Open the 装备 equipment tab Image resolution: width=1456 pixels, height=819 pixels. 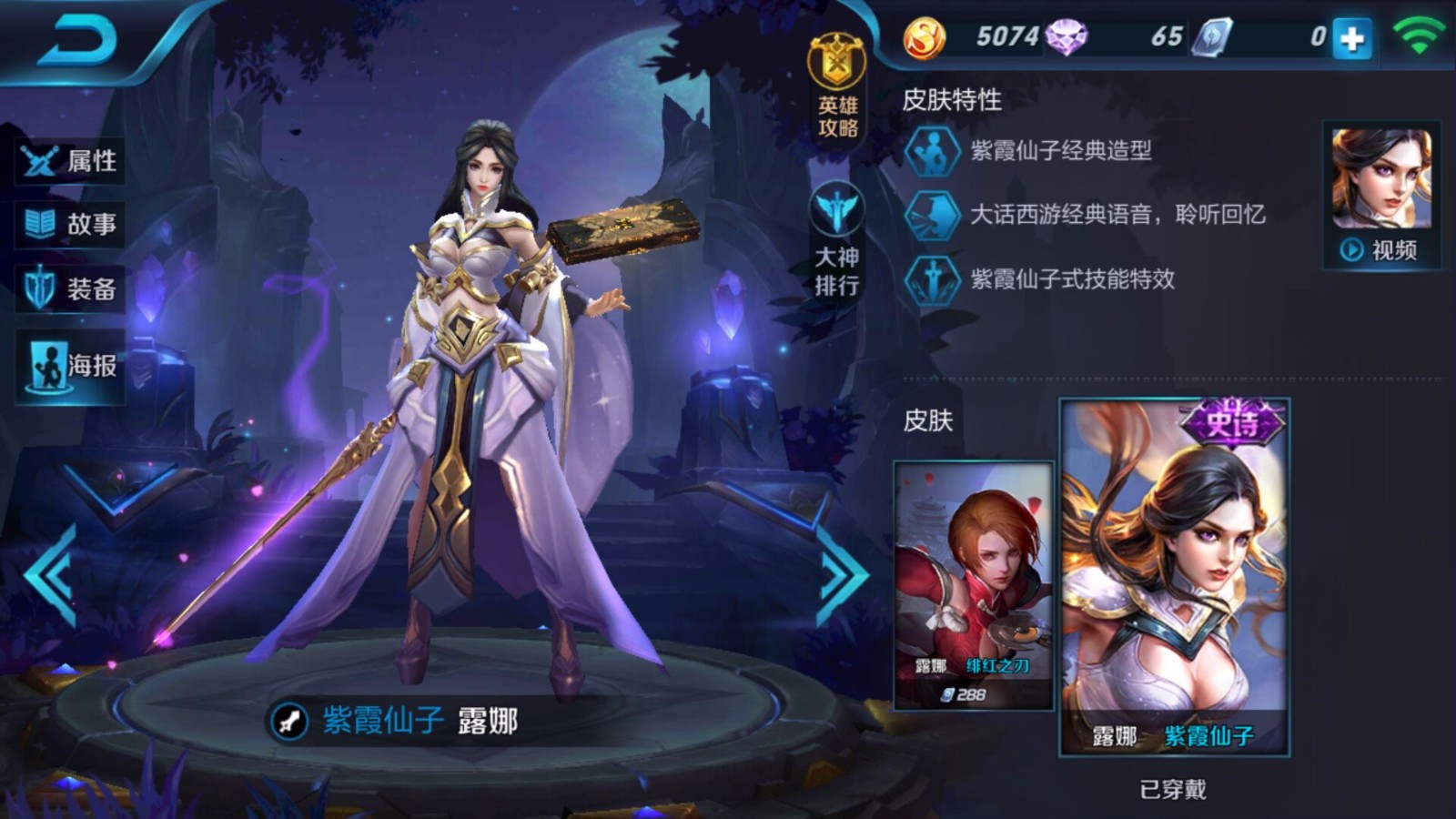[x=68, y=284]
